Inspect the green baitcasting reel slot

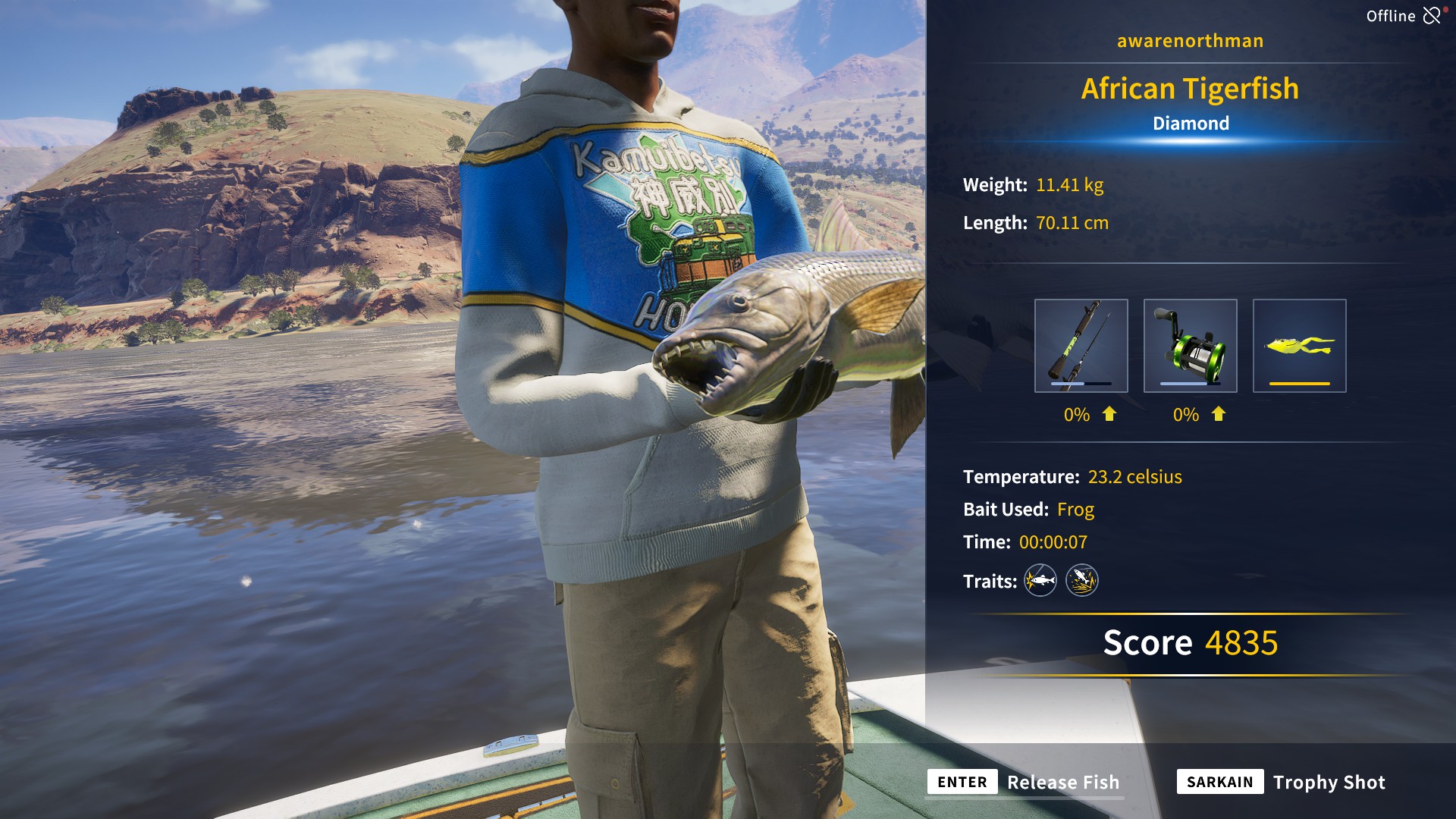click(x=1190, y=346)
